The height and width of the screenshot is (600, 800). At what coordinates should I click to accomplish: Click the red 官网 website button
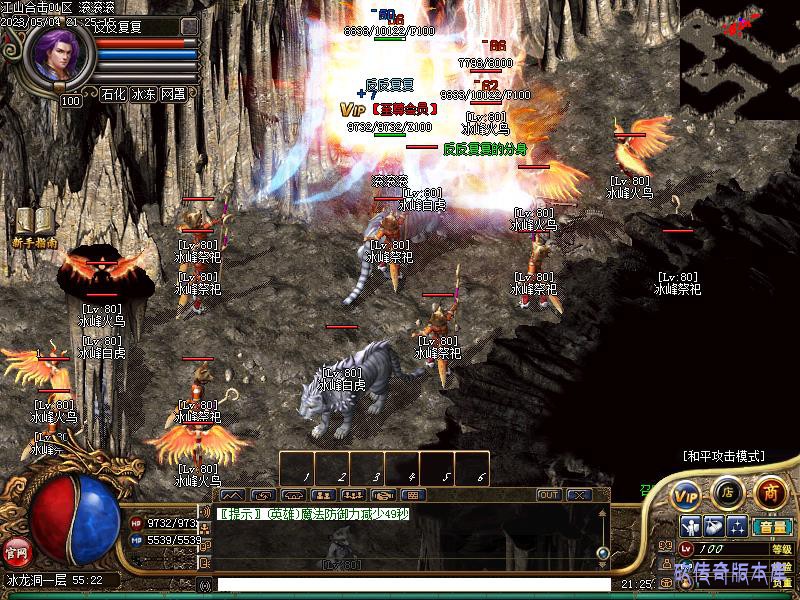point(15,551)
